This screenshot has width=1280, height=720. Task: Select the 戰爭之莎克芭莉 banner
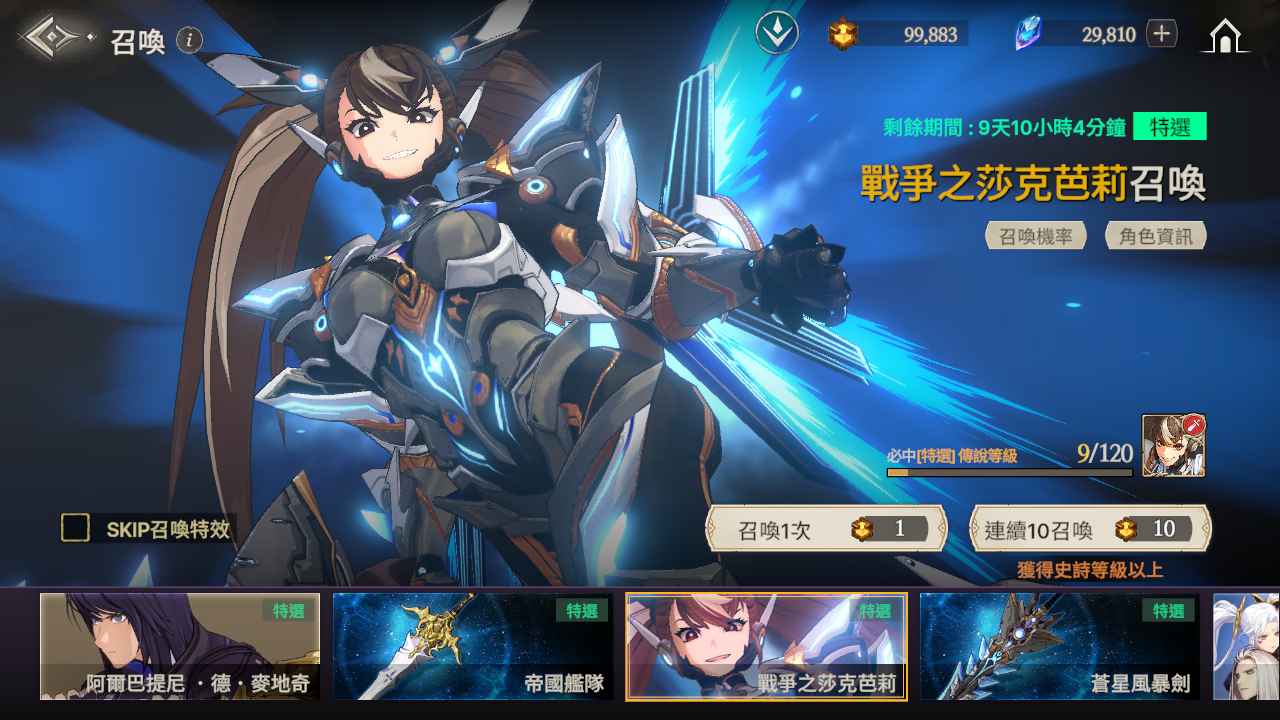tap(766, 646)
